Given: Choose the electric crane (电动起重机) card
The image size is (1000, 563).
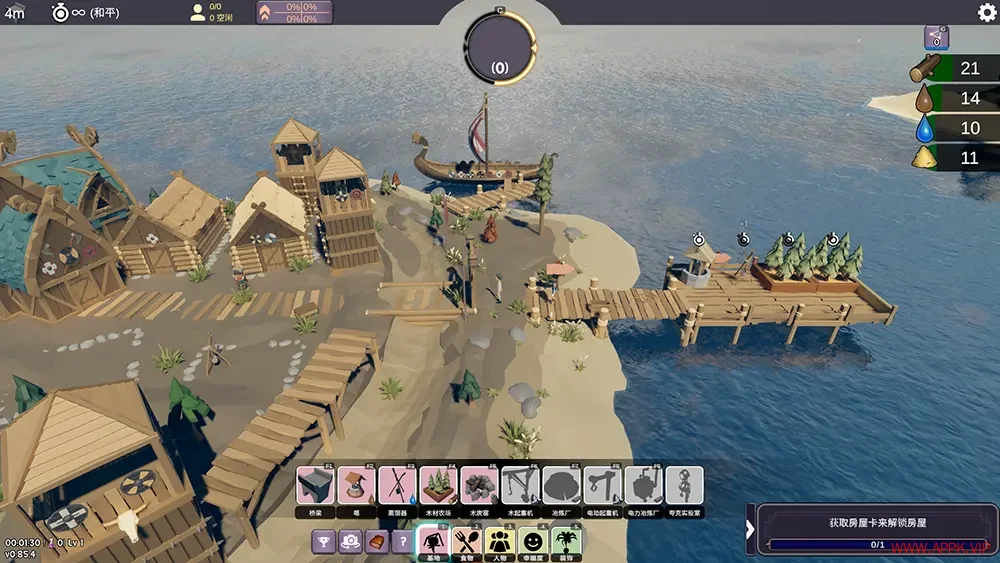Looking at the screenshot, I should click(603, 486).
